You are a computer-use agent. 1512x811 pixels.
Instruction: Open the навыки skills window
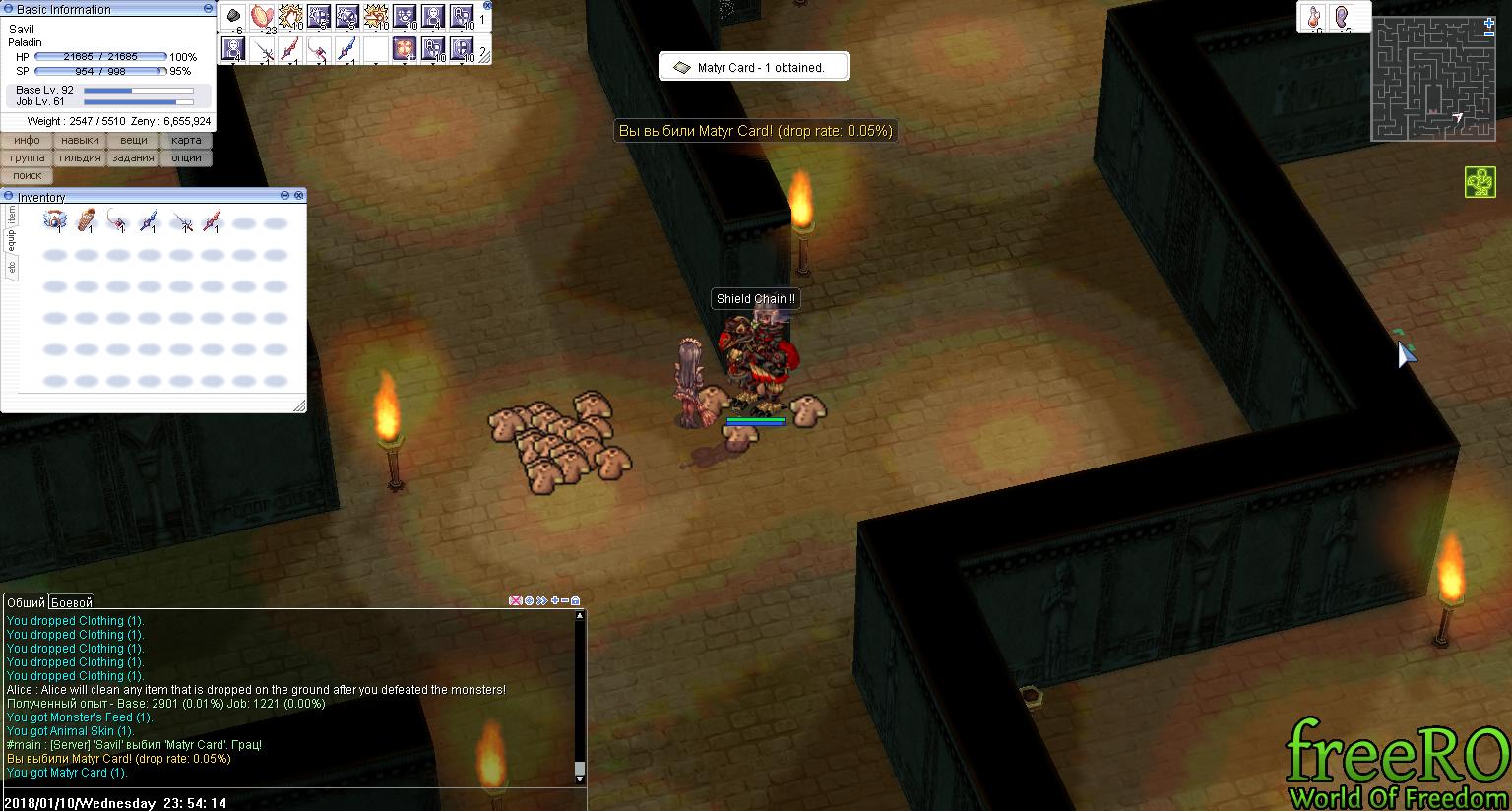pos(80,141)
